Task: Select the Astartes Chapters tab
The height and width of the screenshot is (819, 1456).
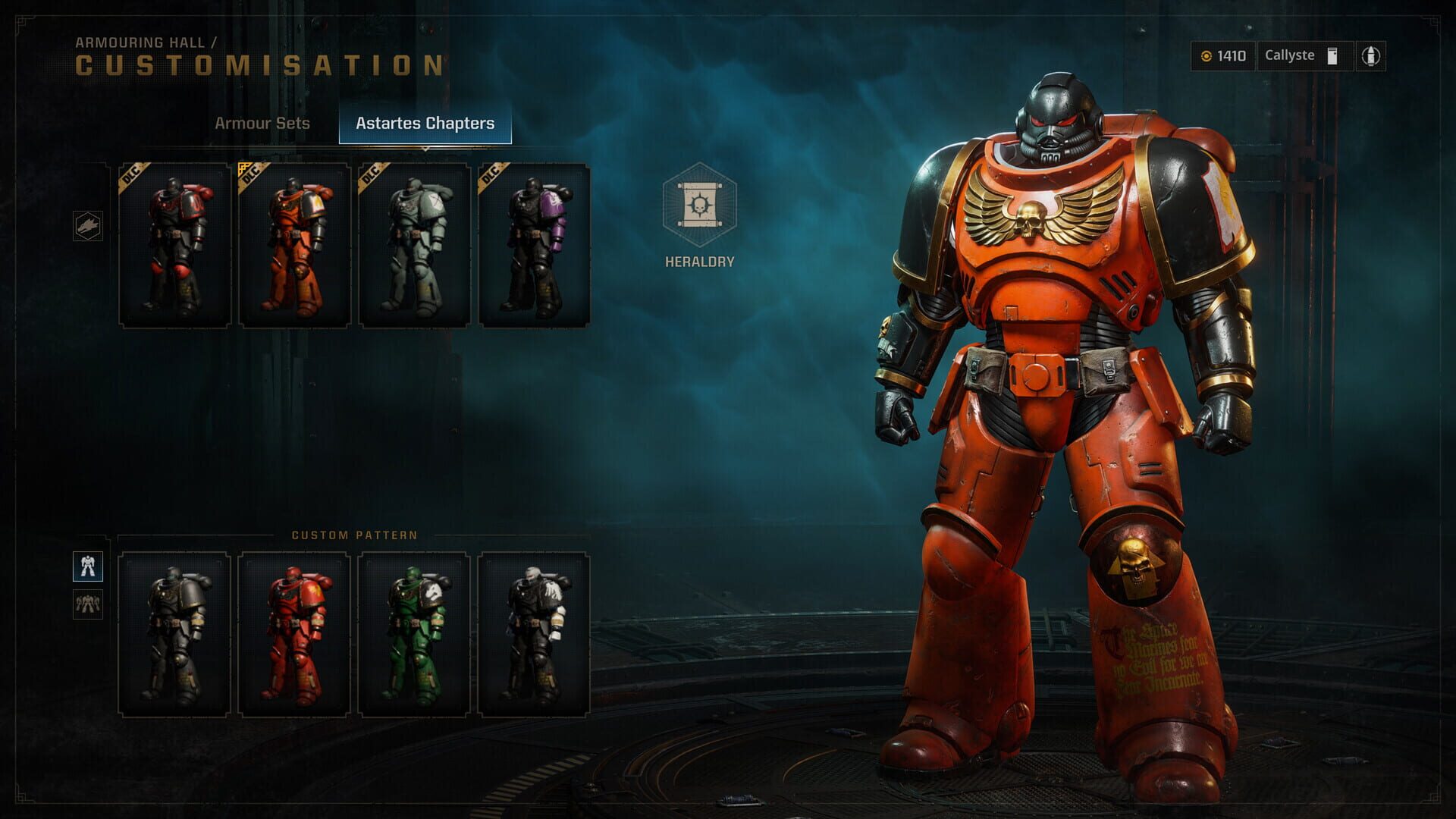Action: coord(427,123)
